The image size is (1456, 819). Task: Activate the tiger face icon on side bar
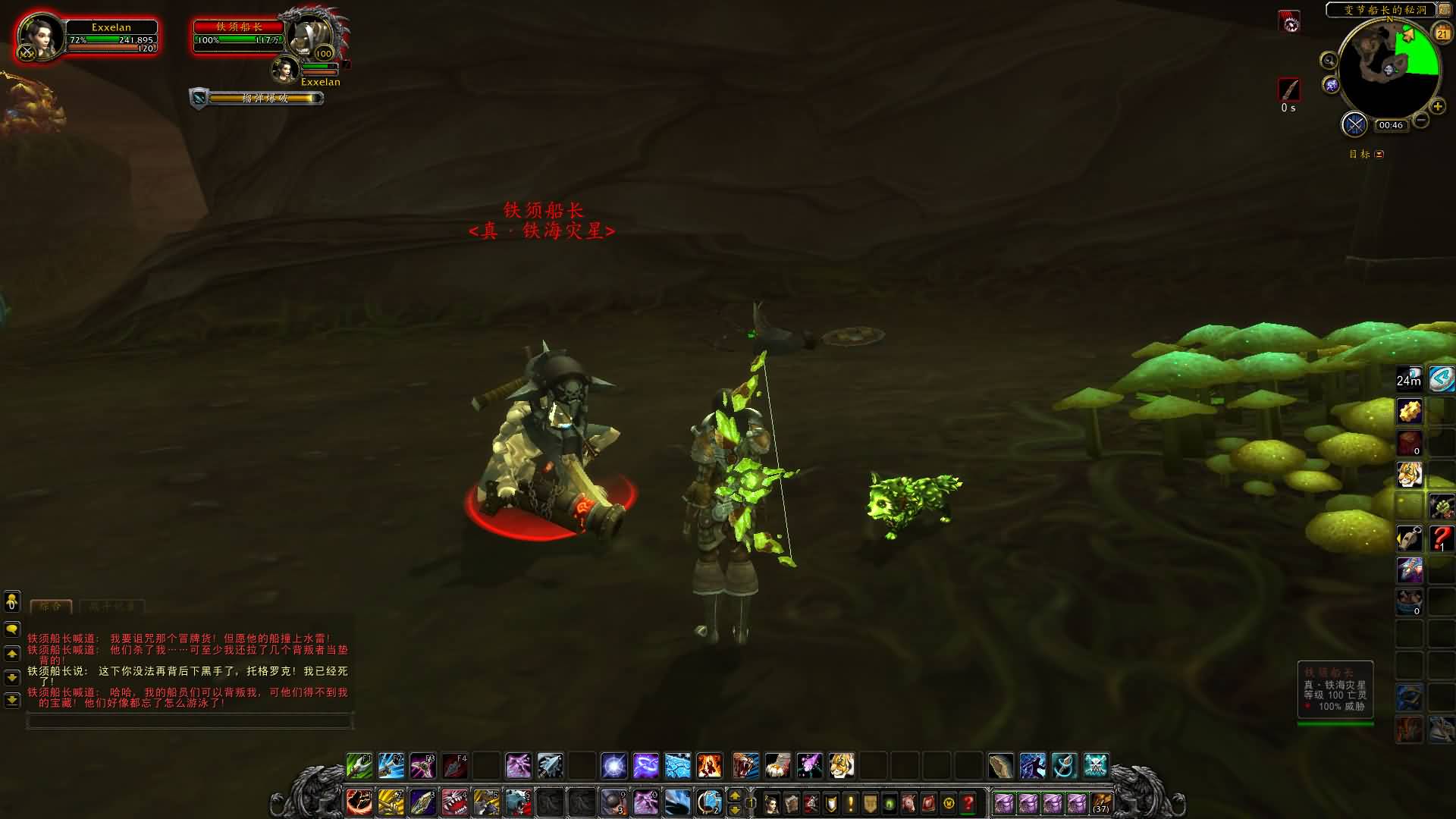pos(1410,475)
